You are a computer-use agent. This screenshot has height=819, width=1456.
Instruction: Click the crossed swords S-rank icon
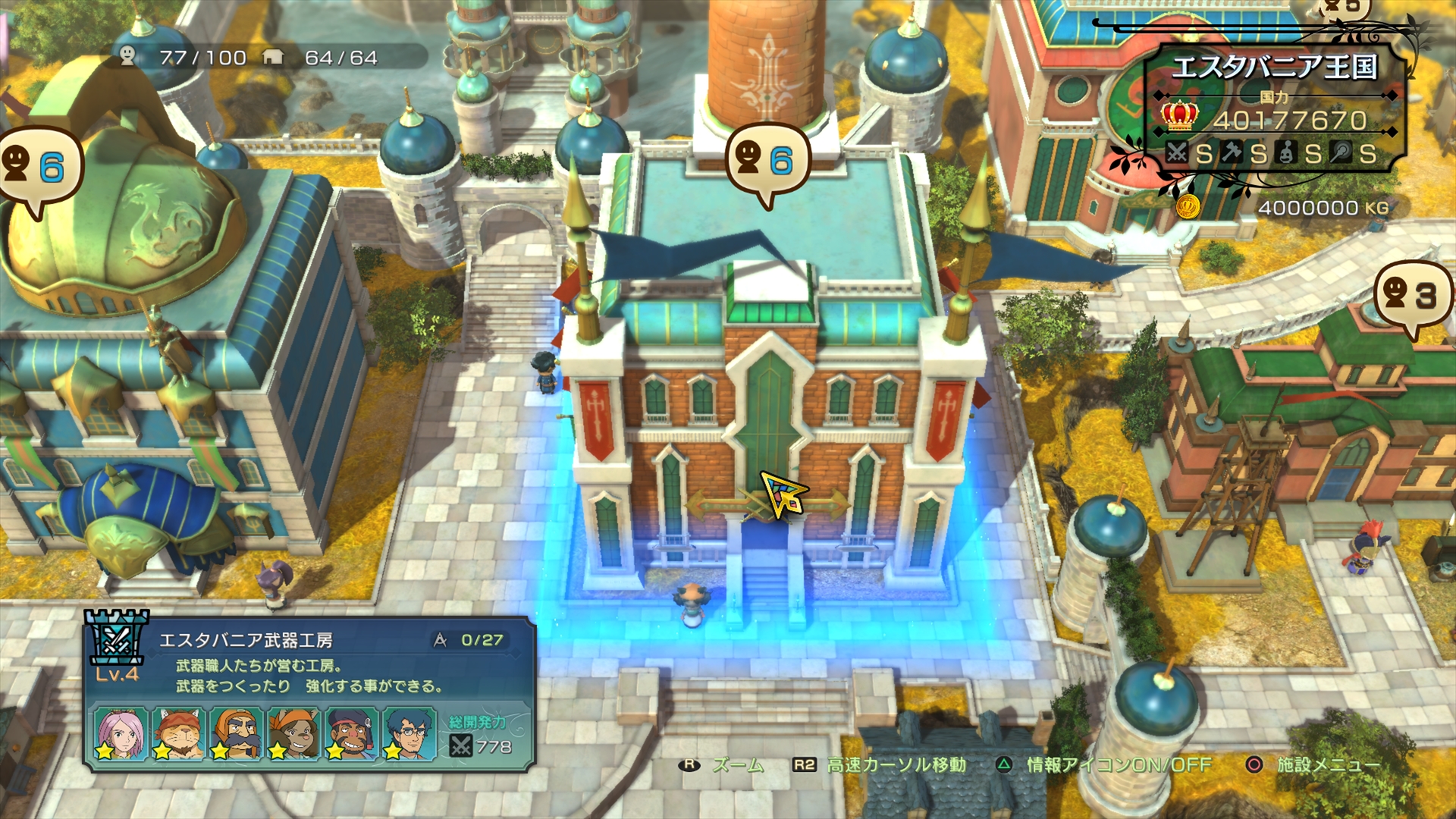(x=1178, y=152)
